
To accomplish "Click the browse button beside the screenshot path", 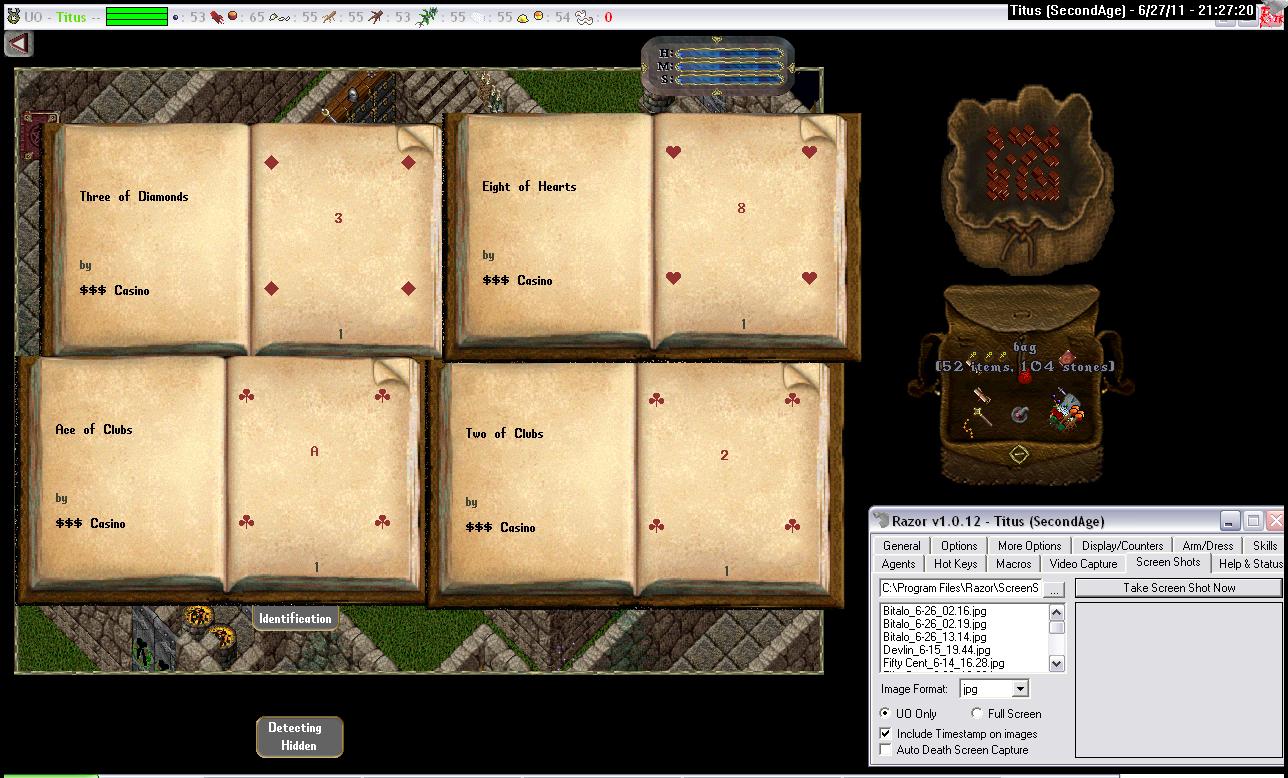I will 1054,589.
